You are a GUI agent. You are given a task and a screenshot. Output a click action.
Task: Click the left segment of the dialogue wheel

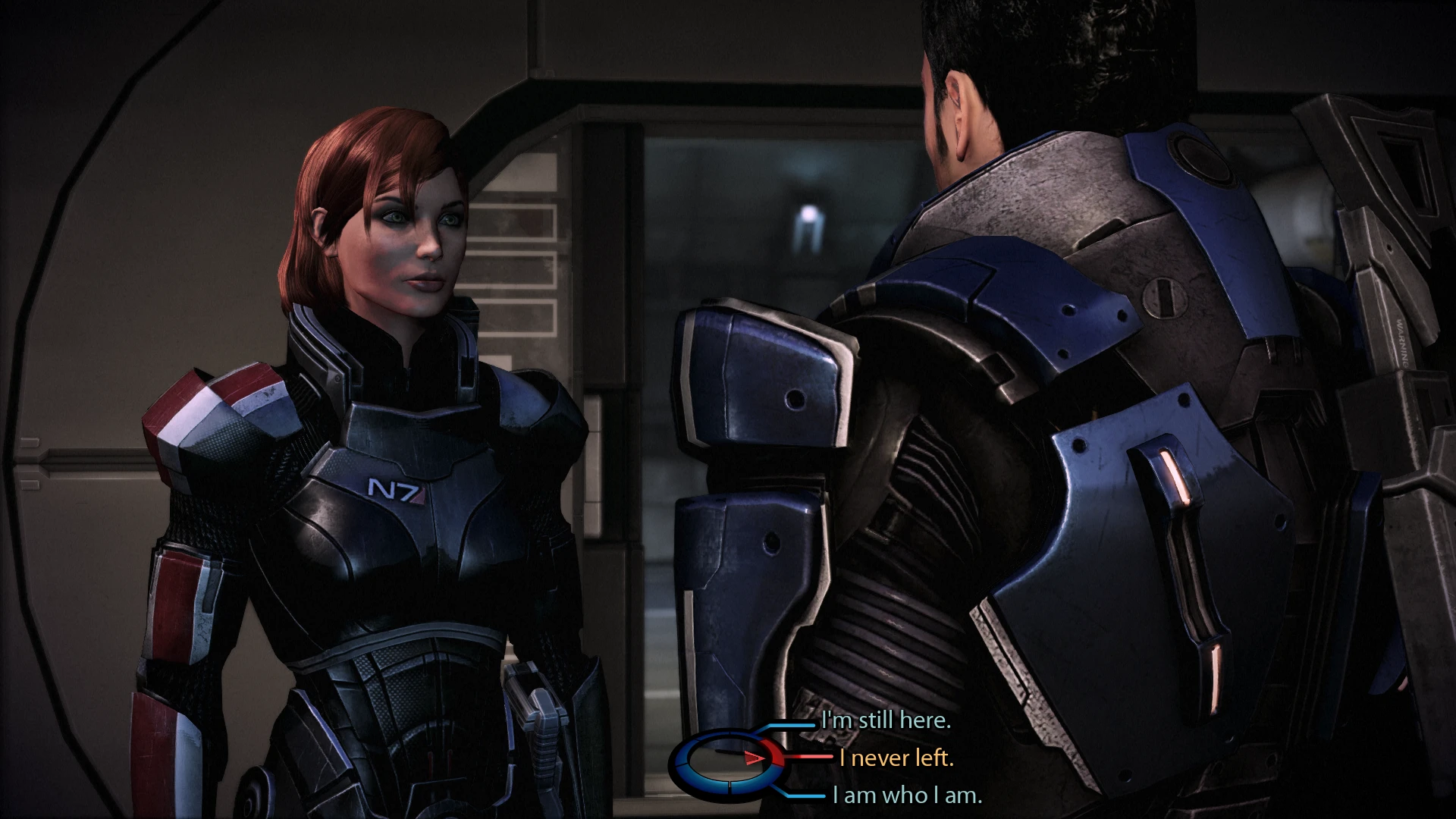pos(679,760)
